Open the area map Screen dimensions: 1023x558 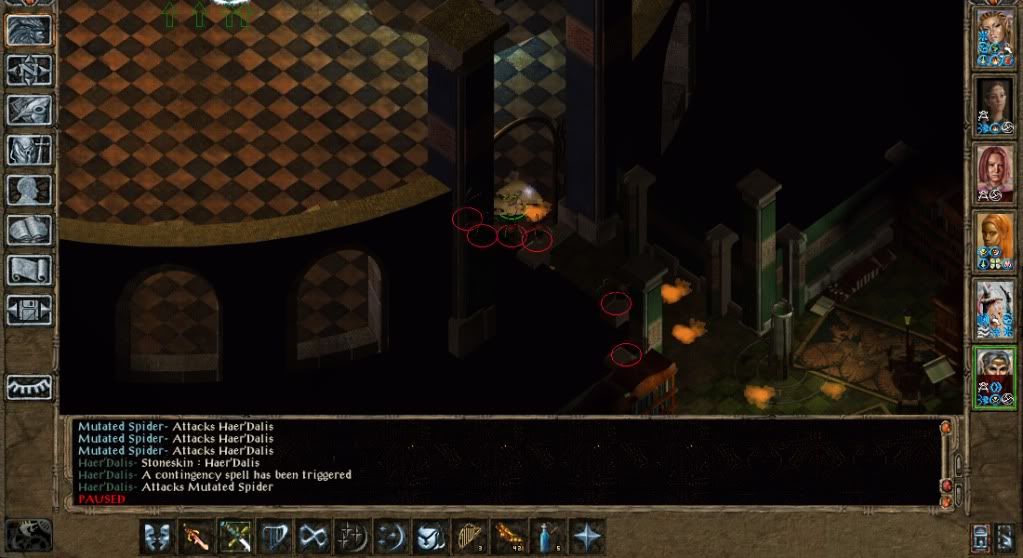[x=29, y=70]
